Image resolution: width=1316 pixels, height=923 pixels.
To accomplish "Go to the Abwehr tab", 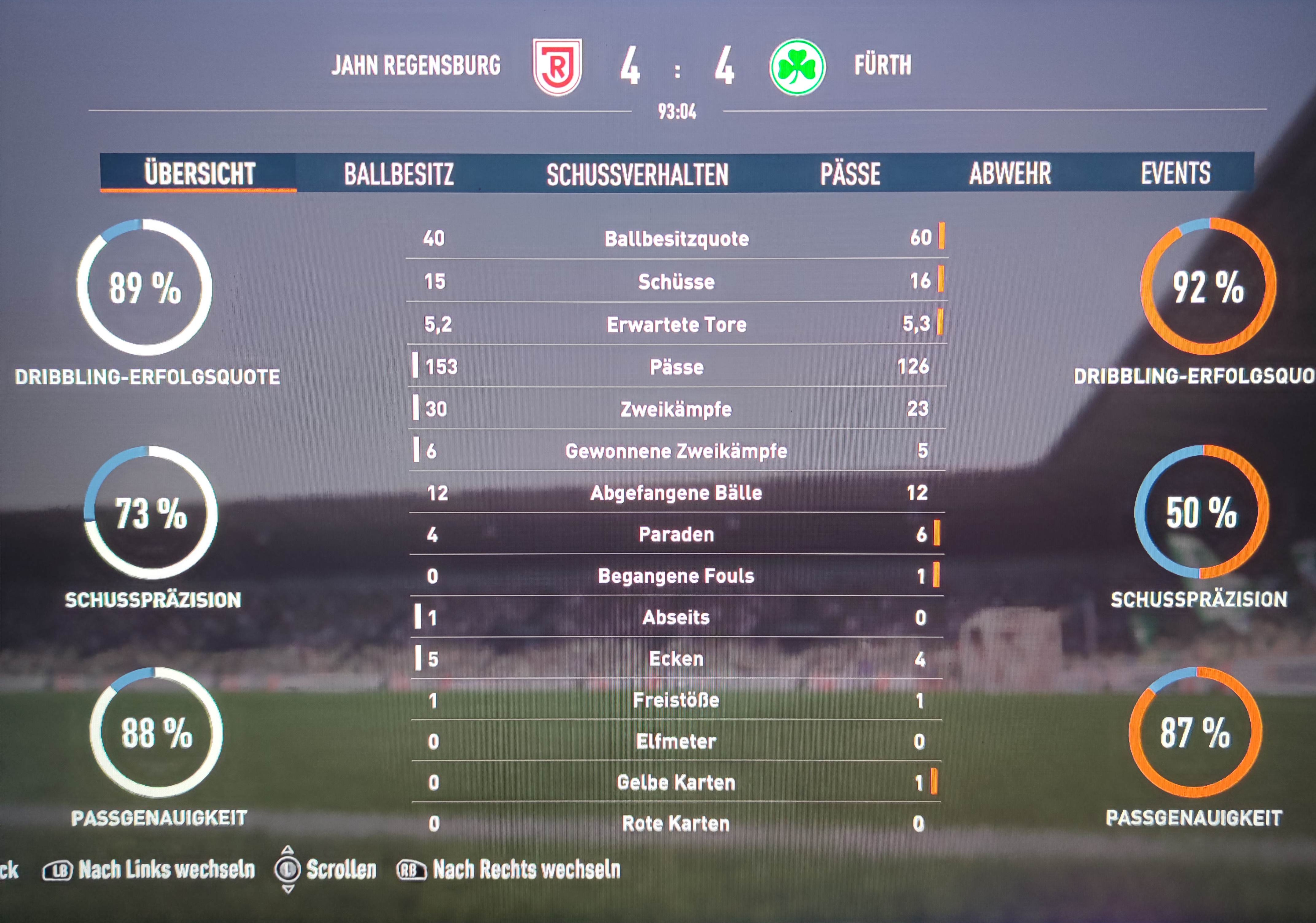I will [x=1010, y=173].
